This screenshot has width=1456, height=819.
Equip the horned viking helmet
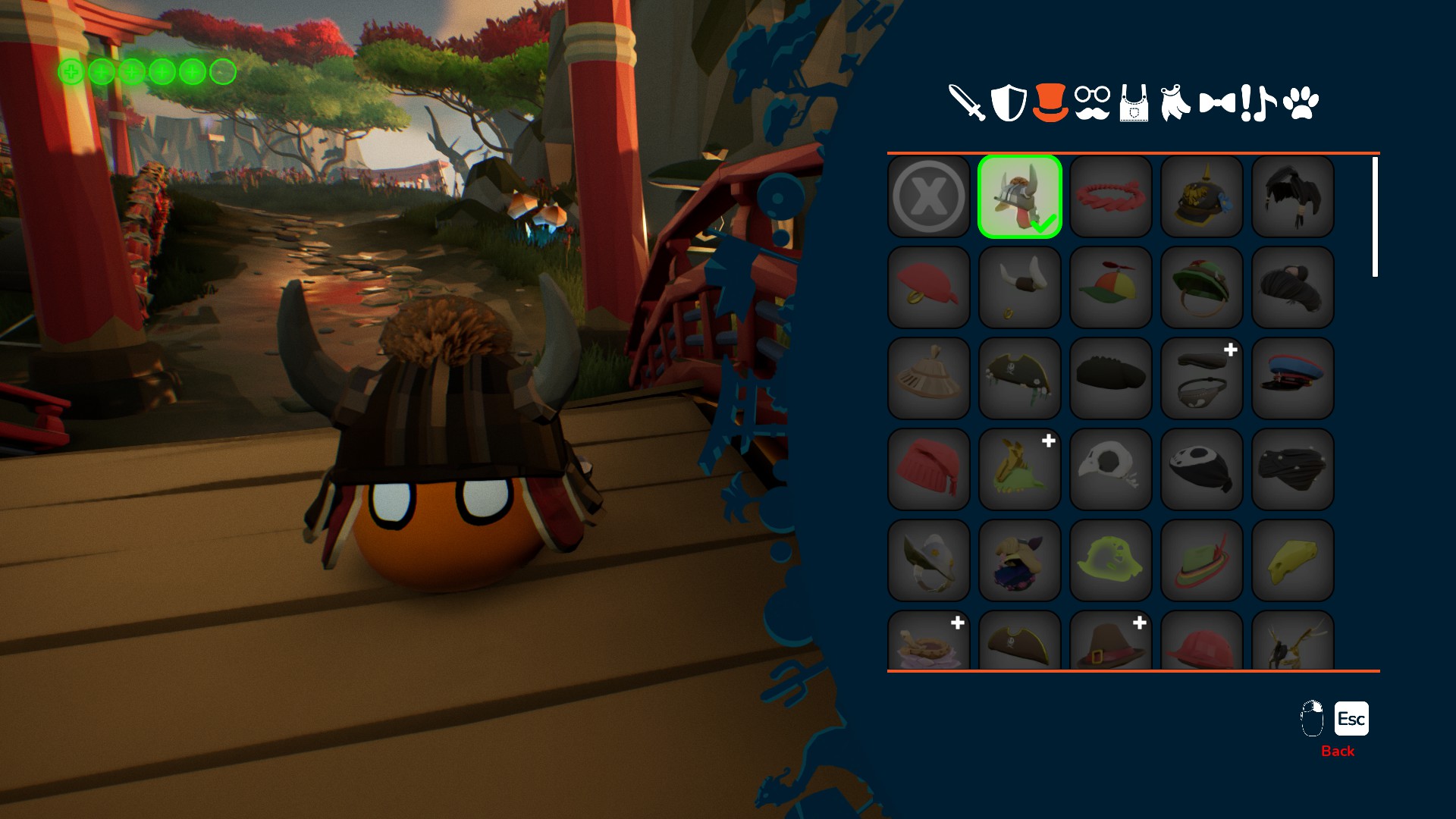click(1020, 288)
